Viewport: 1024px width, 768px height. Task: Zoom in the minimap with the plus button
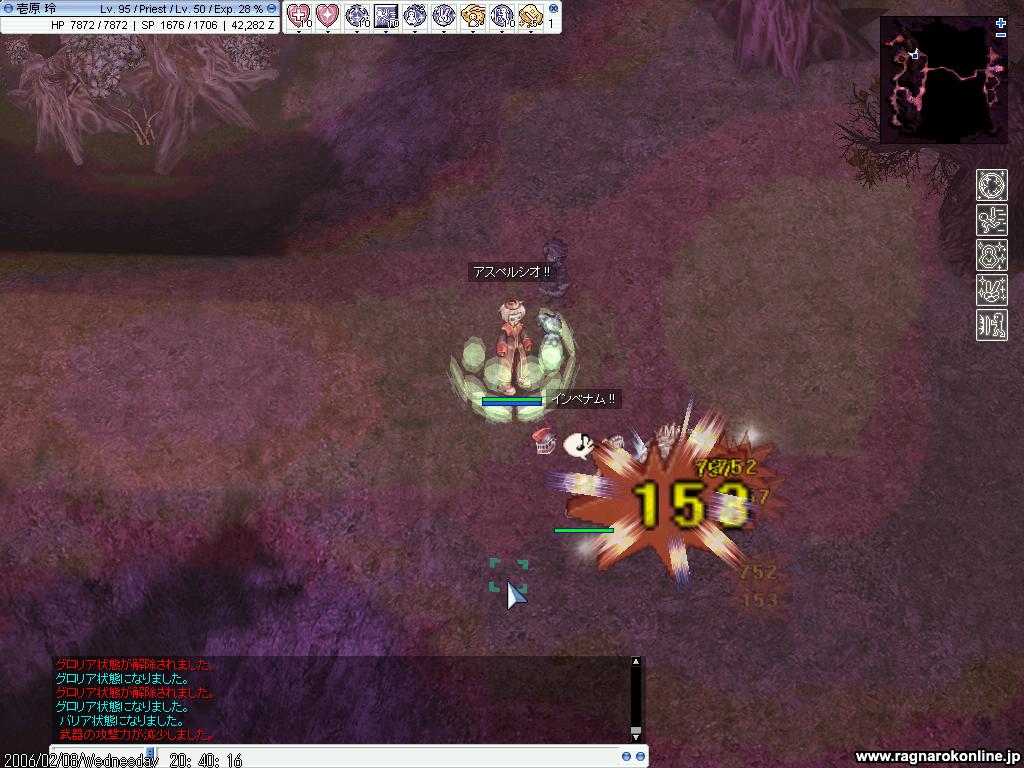pyautogui.click(x=1001, y=23)
